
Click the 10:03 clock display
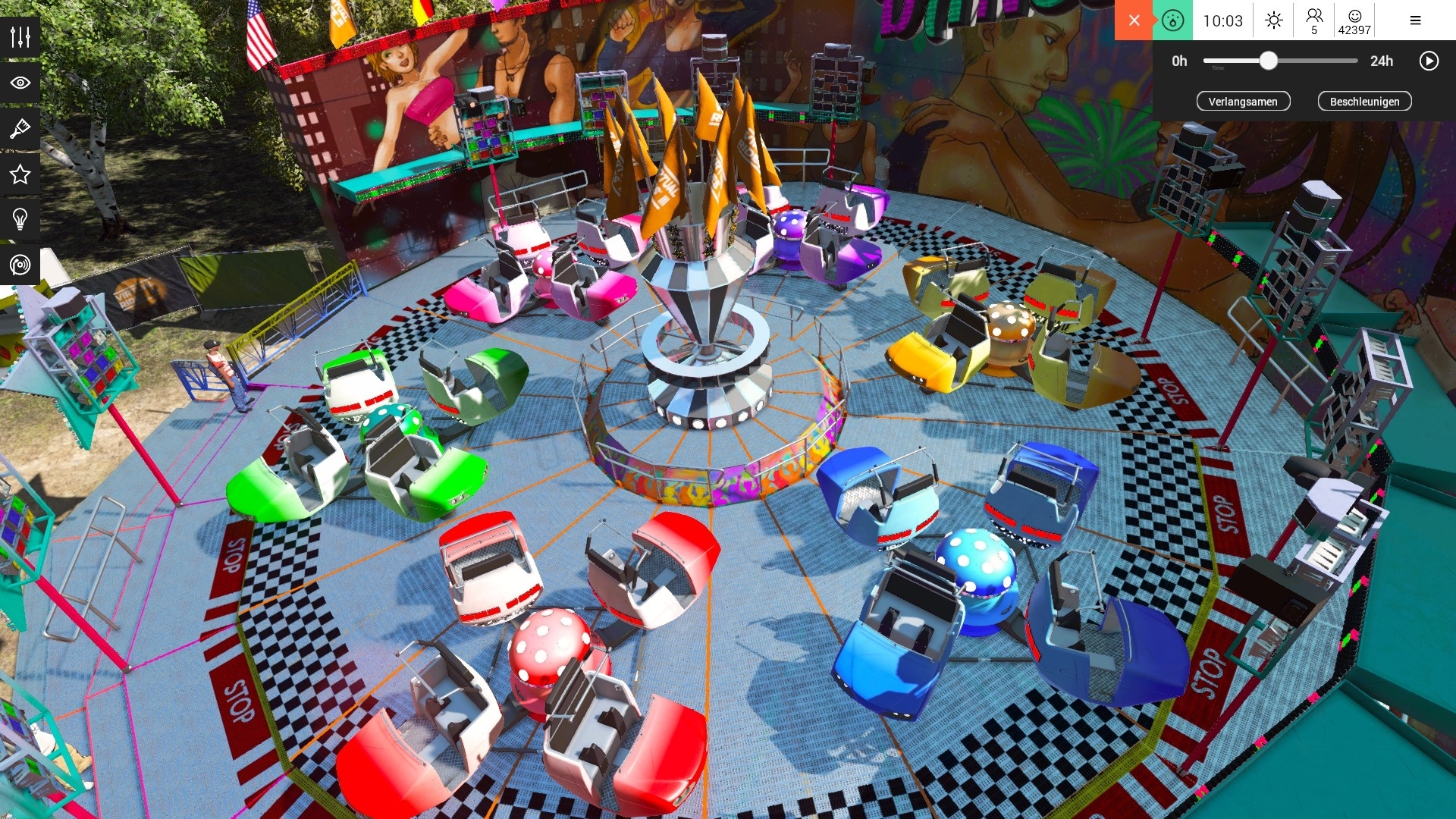click(1222, 20)
